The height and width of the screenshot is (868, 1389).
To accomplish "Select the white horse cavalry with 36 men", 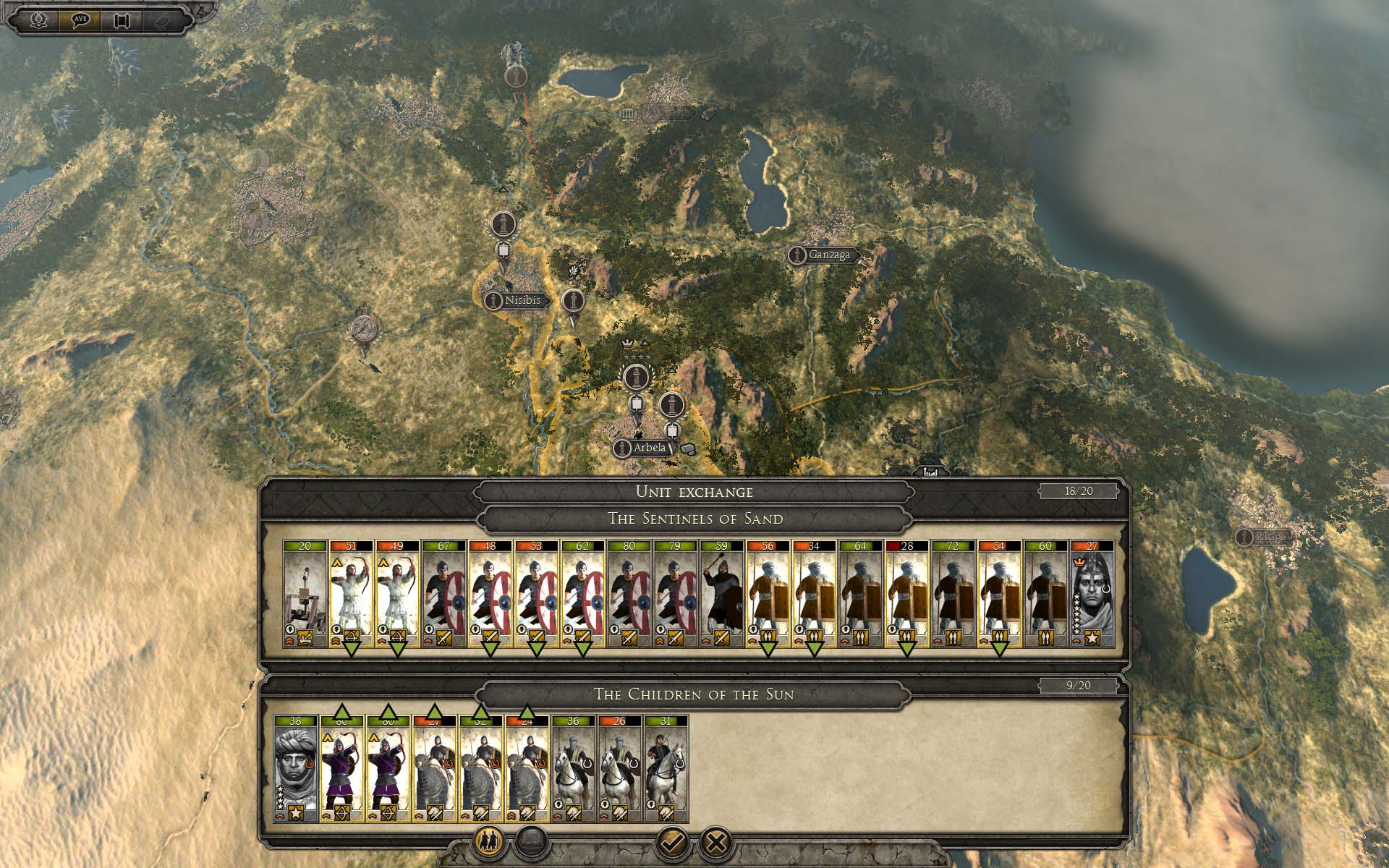I will (x=574, y=770).
